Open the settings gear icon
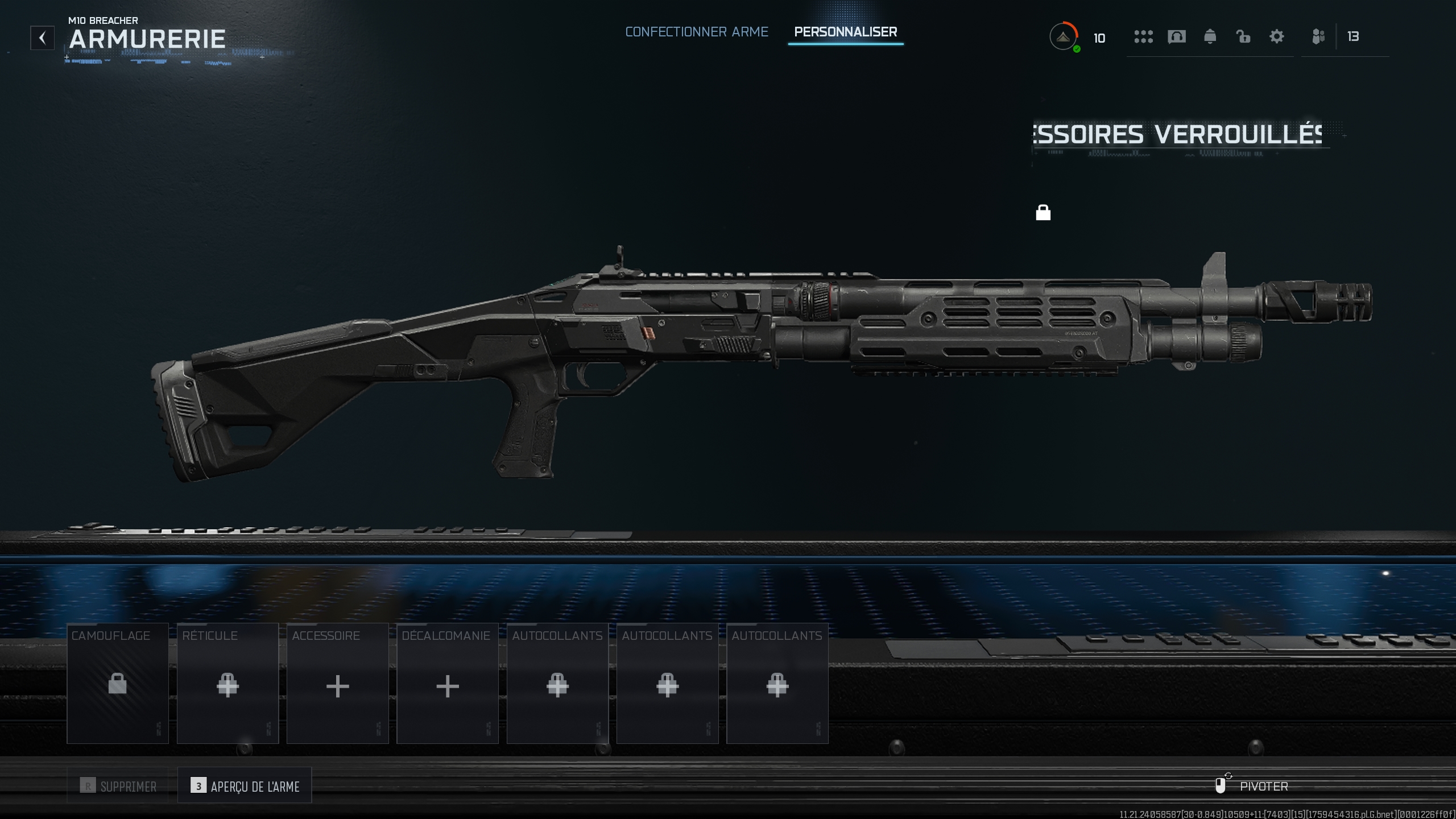1456x819 pixels. point(1277,36)
